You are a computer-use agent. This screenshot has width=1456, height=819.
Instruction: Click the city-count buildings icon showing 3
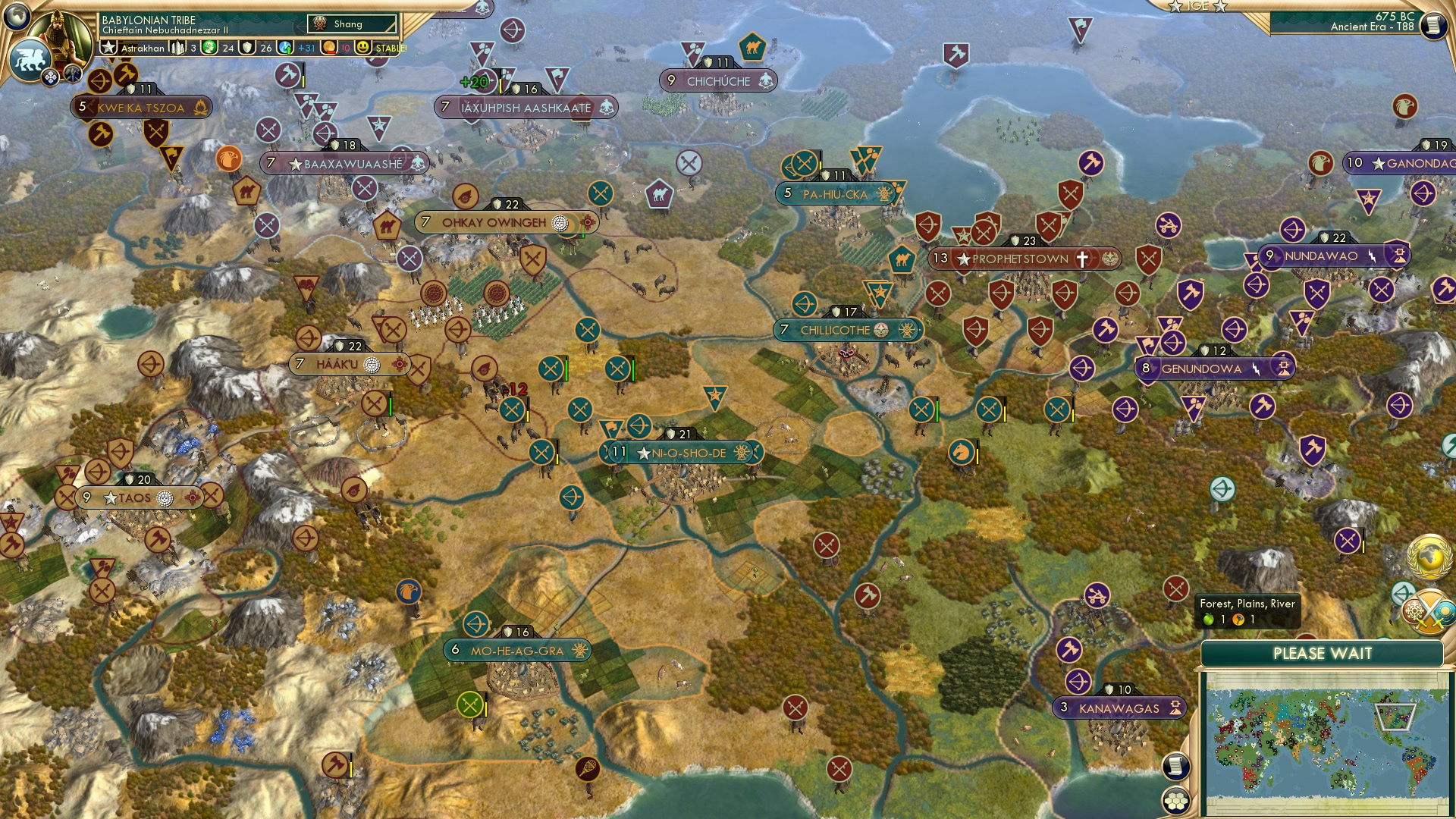[x=178, y=48]
